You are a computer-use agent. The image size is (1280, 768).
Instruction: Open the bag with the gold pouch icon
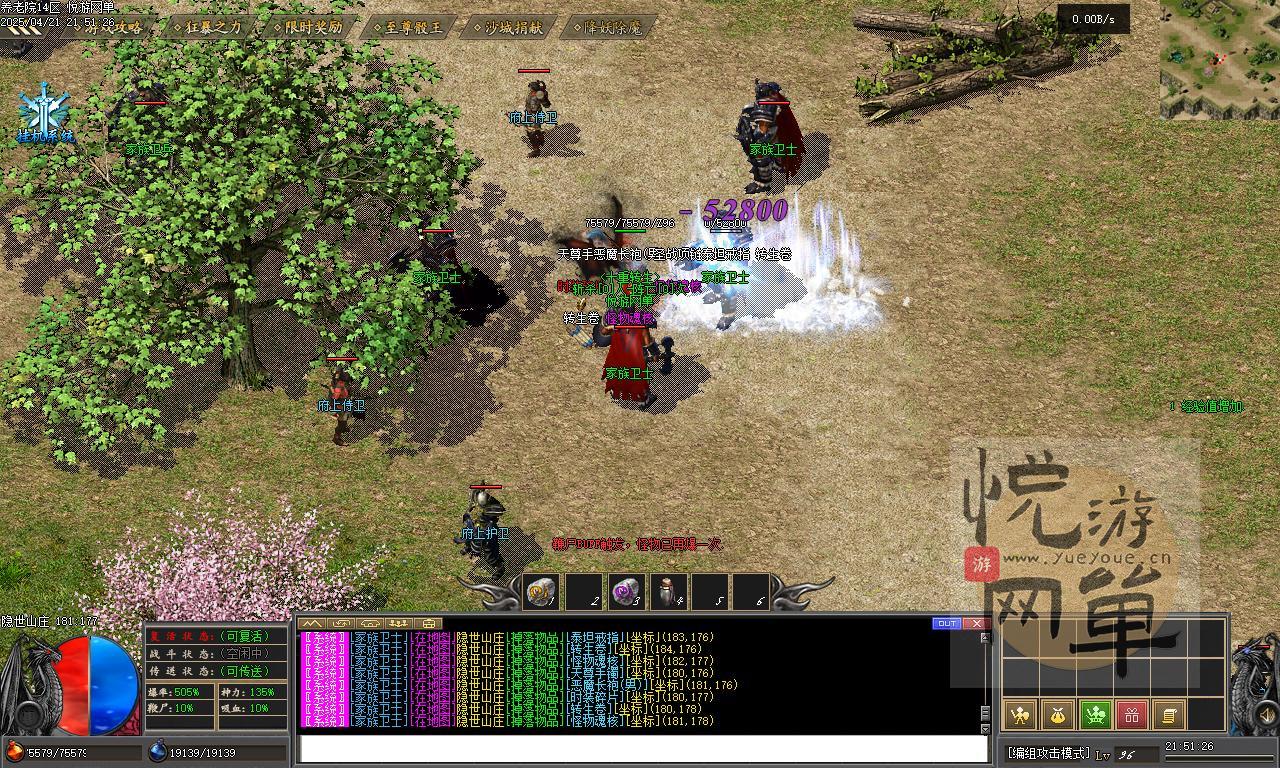coord(1057,714)
